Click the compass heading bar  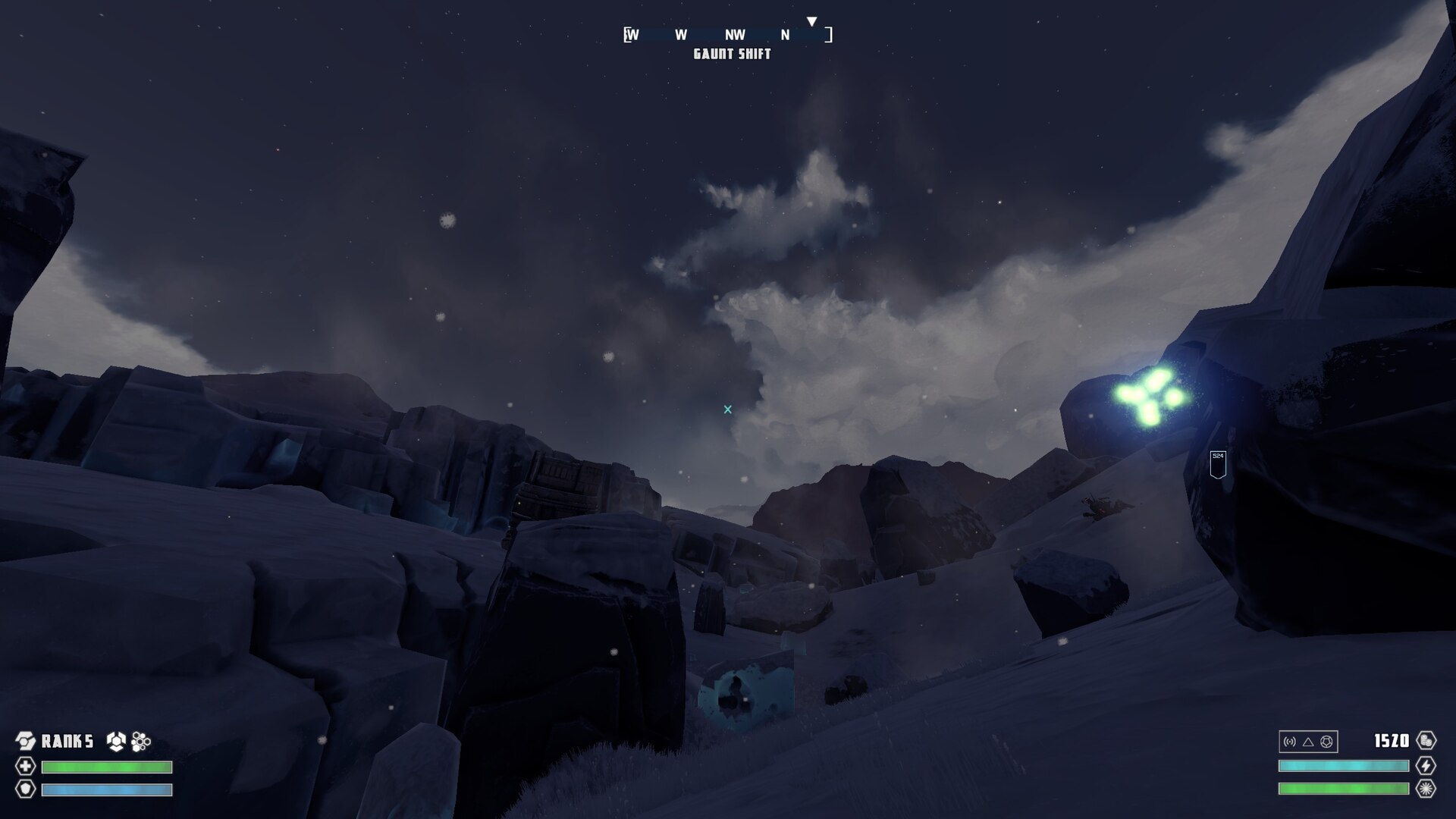(728, 35)
